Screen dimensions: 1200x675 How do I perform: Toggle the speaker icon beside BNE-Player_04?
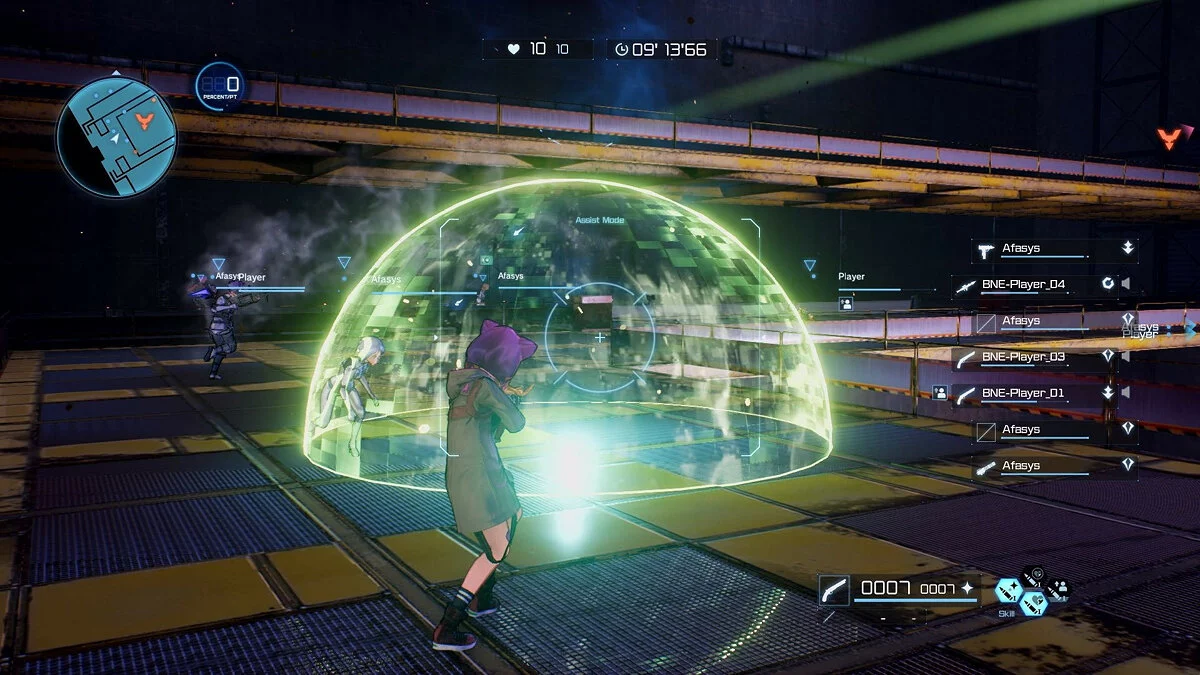point(1127,284)
